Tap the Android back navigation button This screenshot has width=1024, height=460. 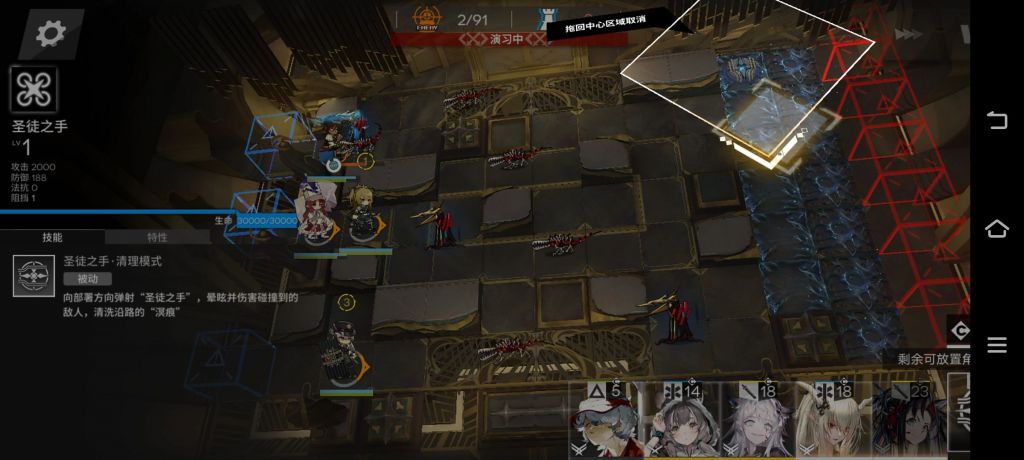[x=997, y=121]
